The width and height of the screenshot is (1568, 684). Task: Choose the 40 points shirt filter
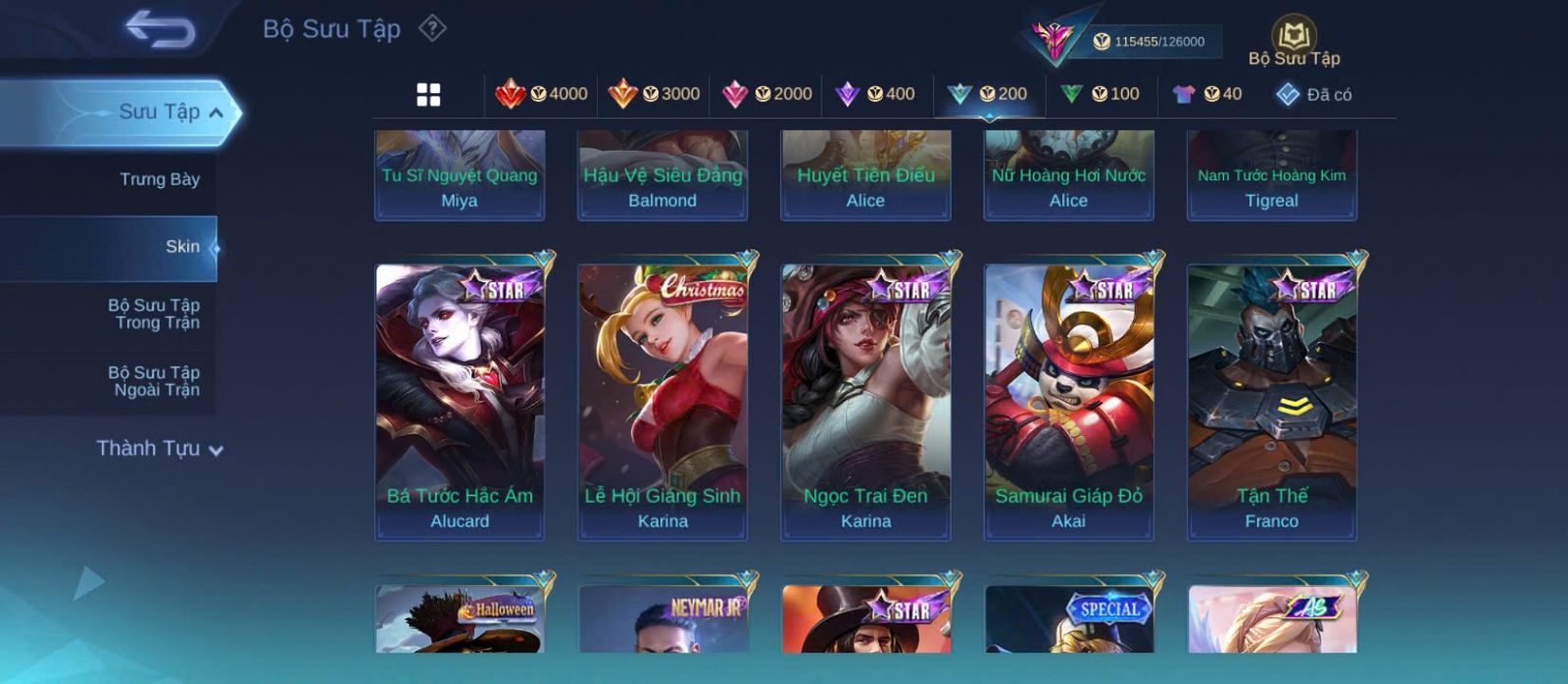[1207, 94]
